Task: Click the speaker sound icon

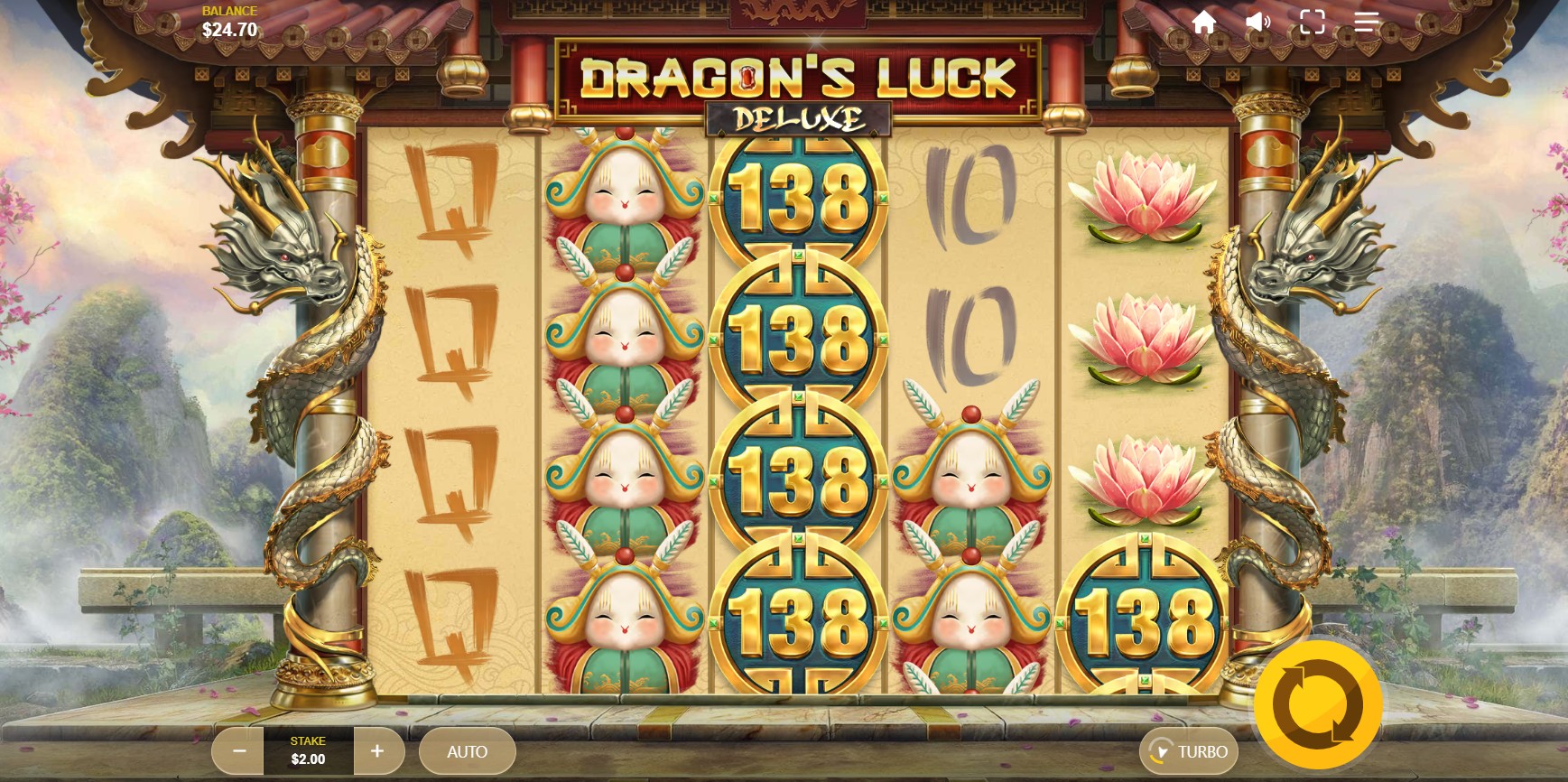Action: pyautogui.click(x=1258, y=22)
